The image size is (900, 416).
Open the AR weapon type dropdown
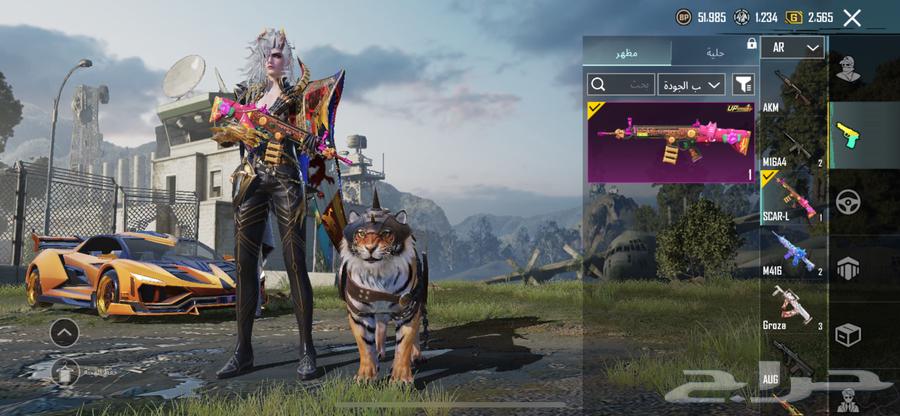[792, 48]
